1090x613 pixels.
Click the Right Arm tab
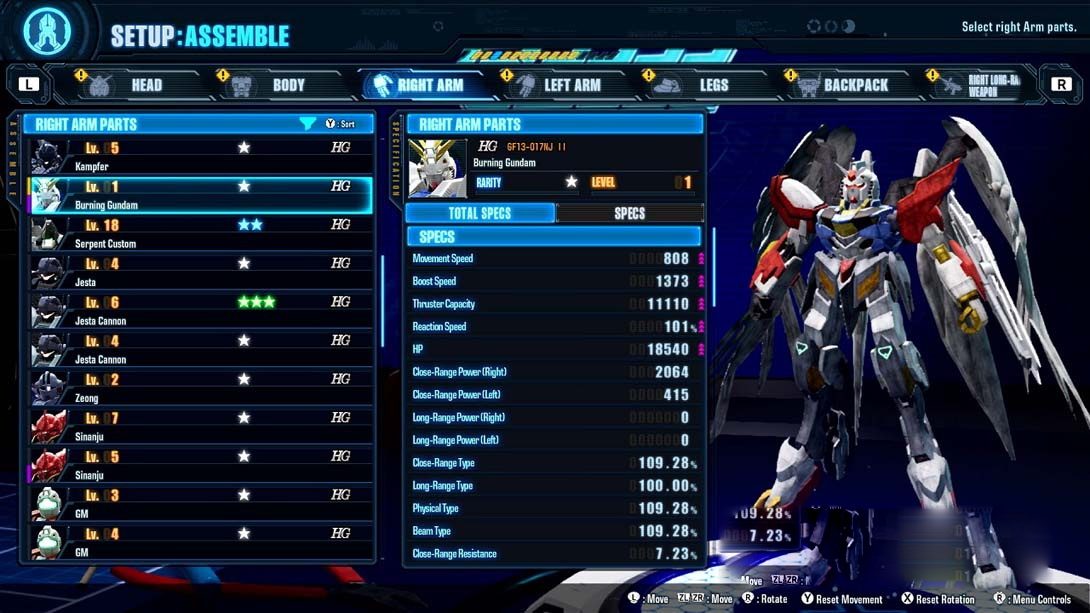[x=418, y=86]
